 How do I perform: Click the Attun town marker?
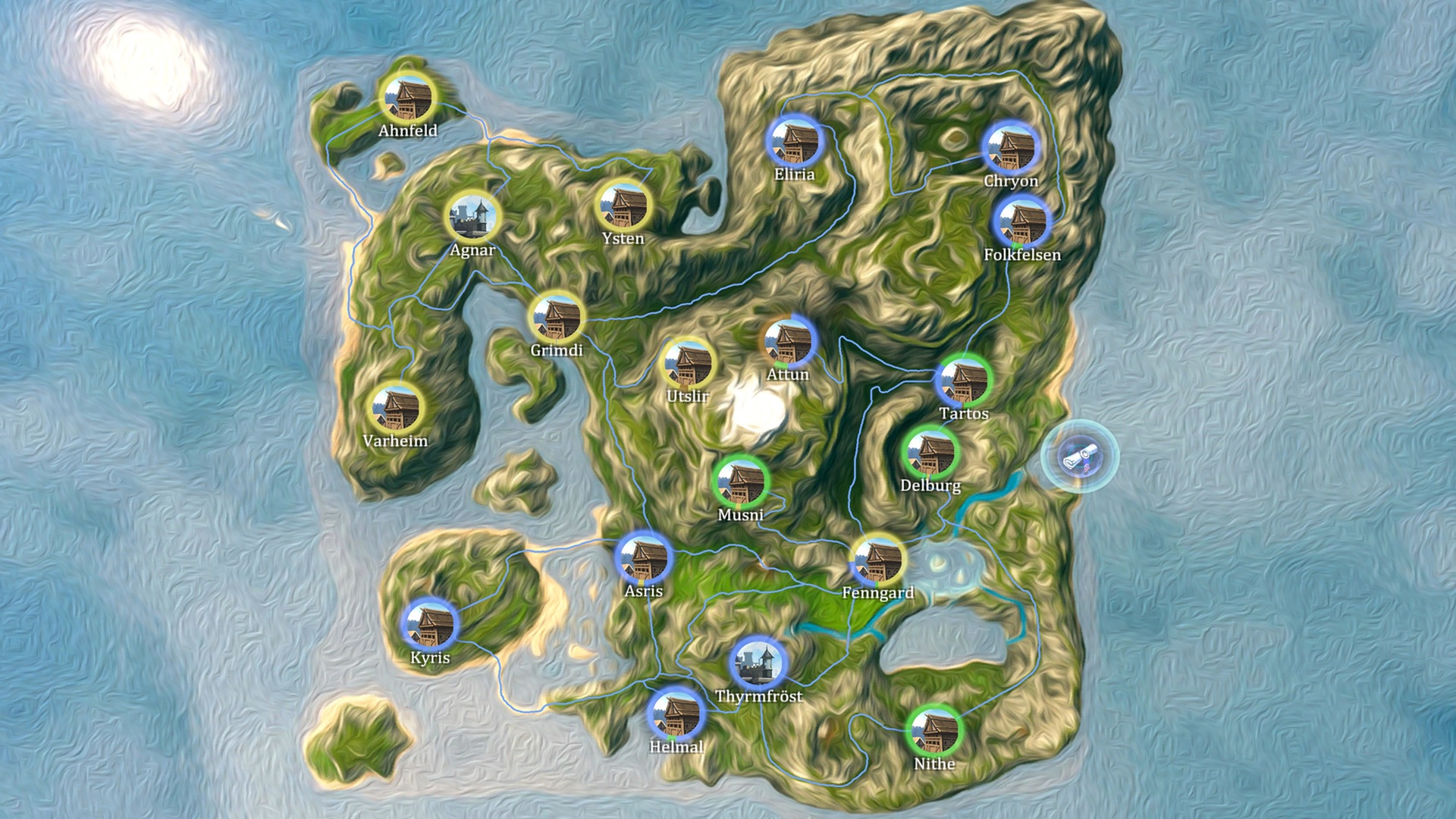click(x=788, y=341)
